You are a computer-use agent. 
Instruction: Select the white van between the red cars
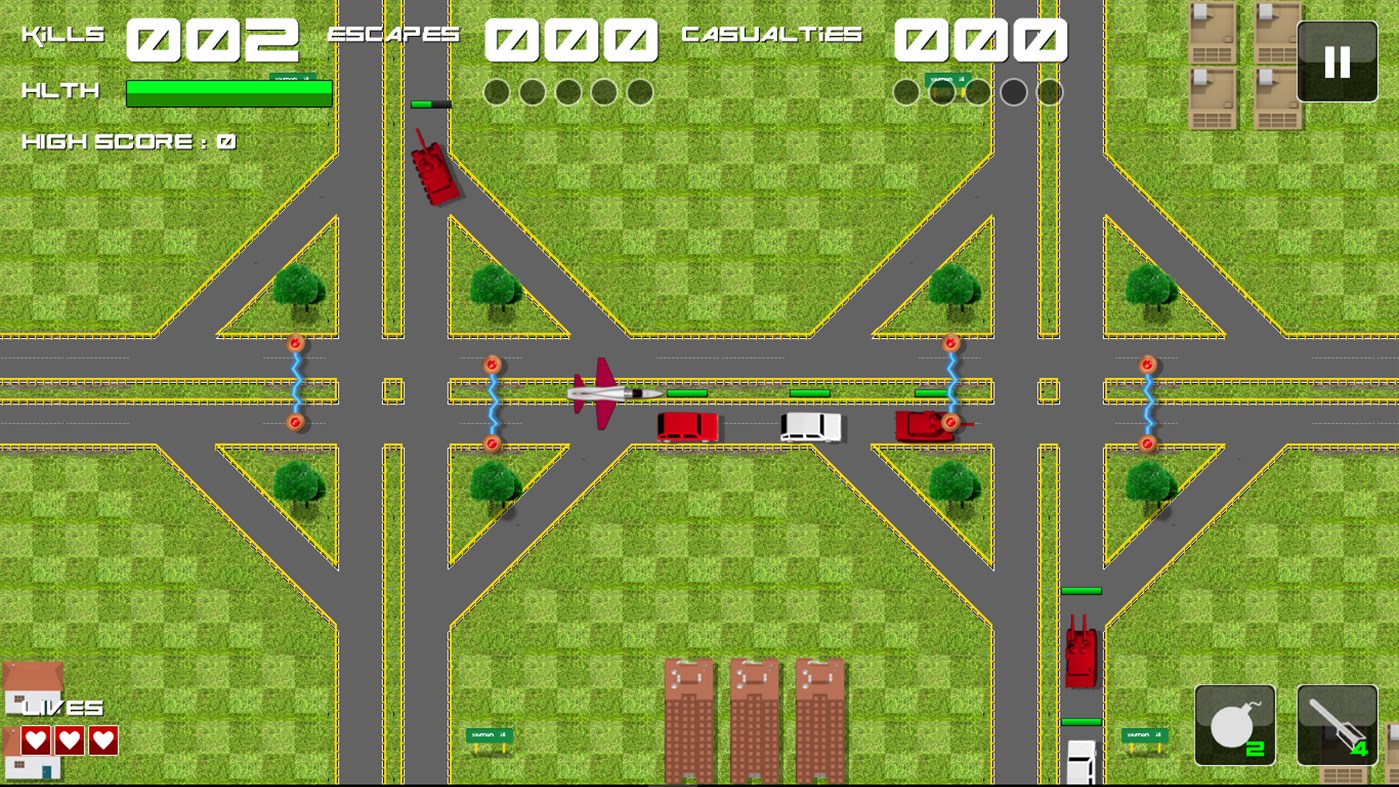[810, 428]
